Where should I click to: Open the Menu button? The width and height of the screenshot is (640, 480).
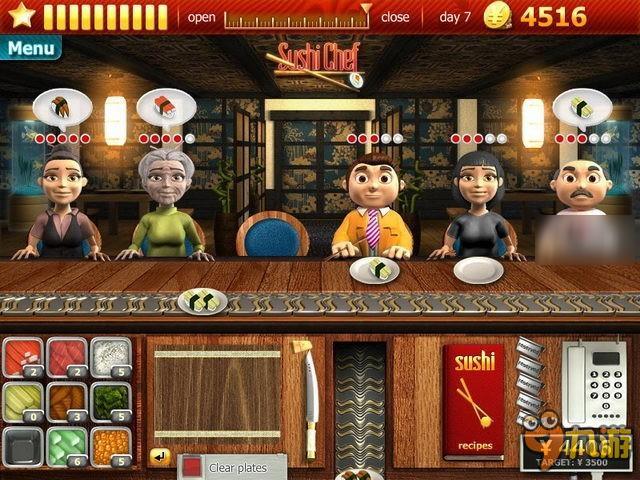(30, 47)
